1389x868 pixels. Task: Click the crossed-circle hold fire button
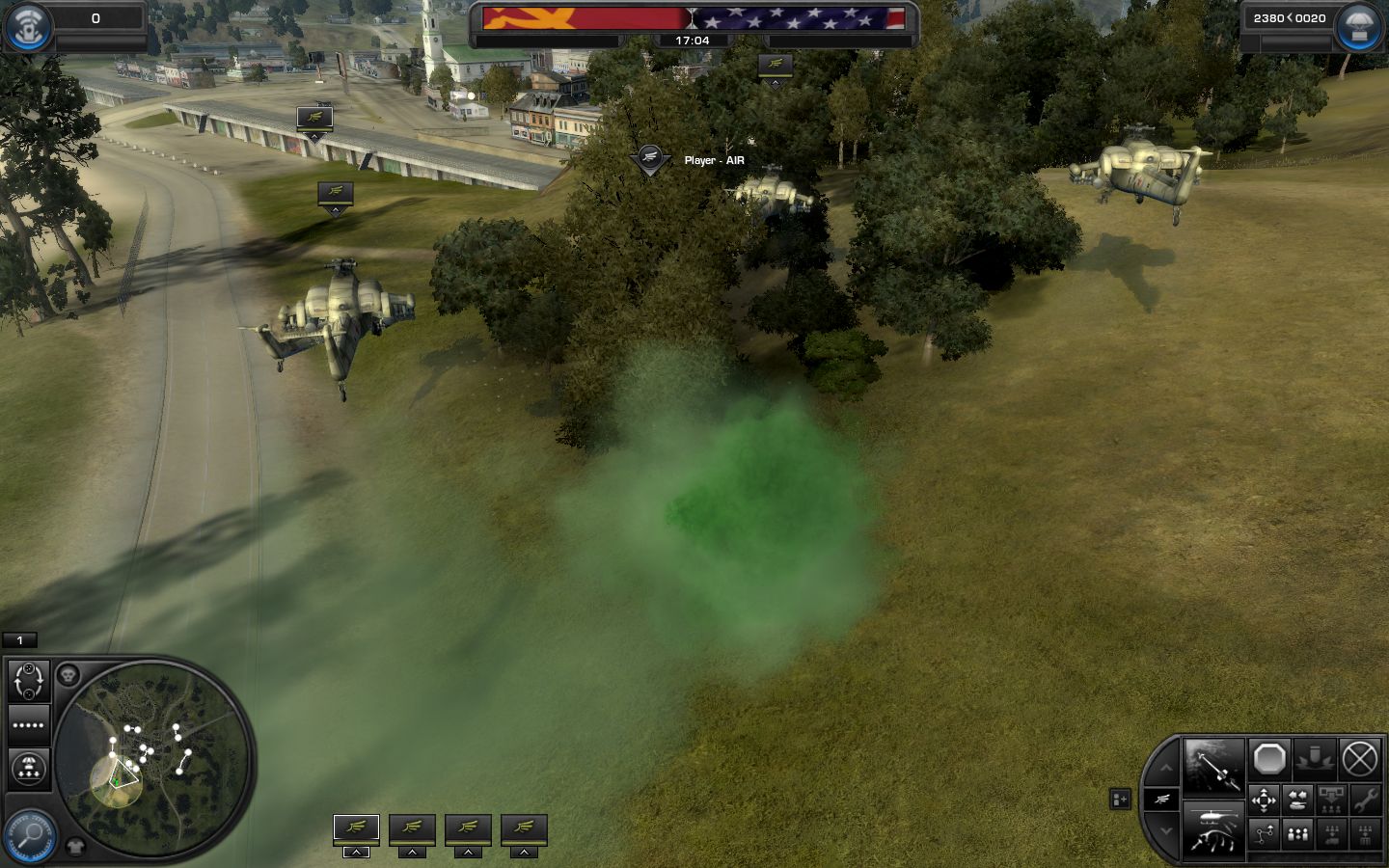pyautogui.click(x=1360, y=760)
